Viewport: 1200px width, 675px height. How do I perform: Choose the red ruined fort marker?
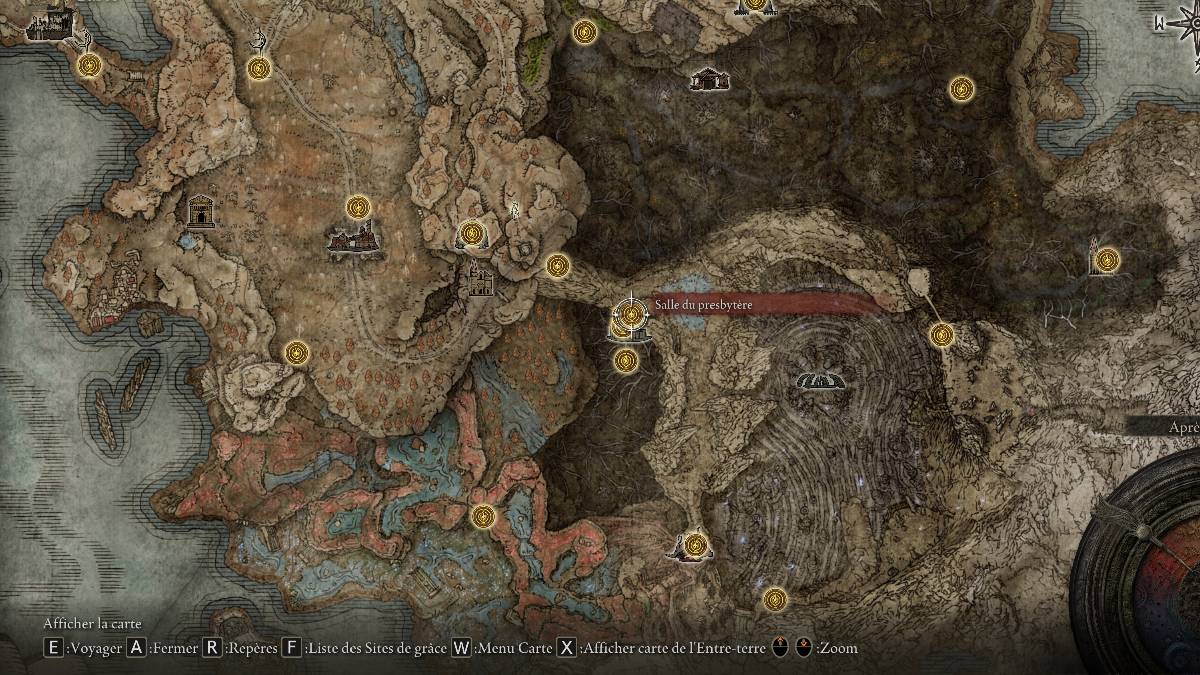353,238
